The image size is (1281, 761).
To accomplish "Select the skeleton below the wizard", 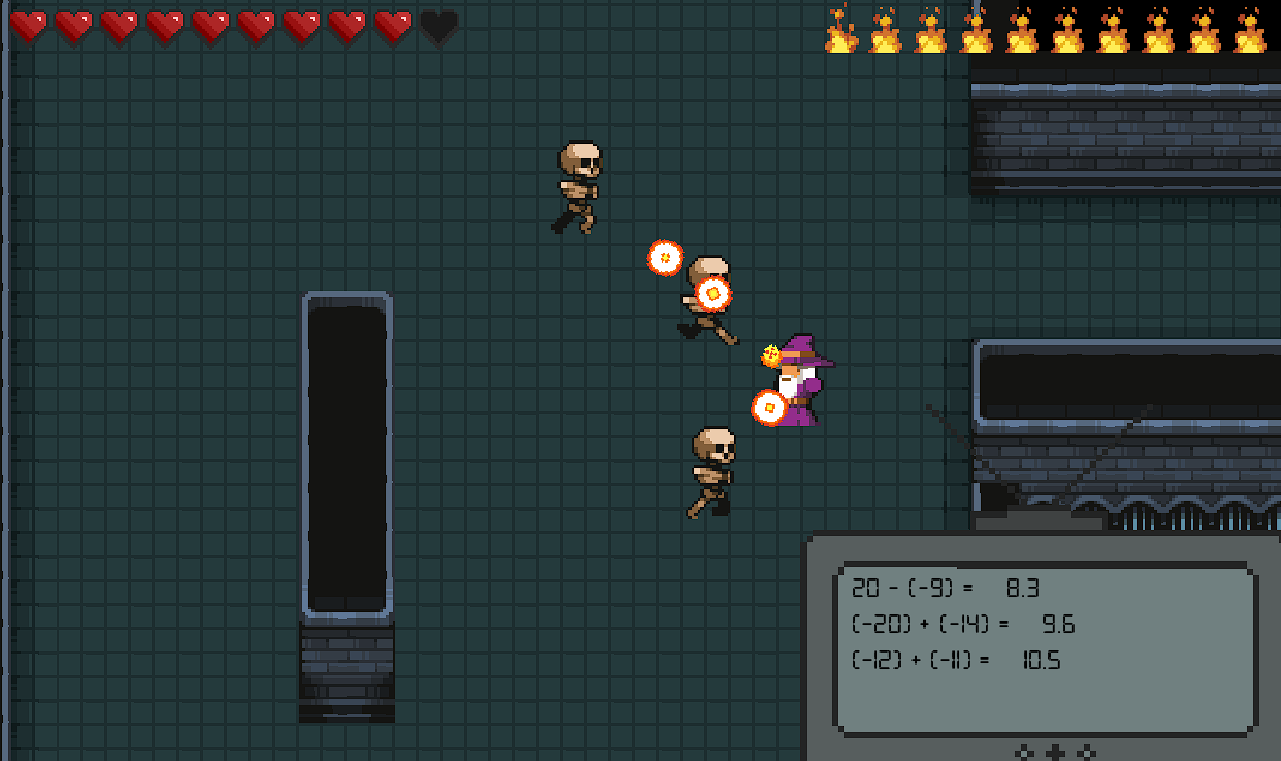I will point(712,470).
